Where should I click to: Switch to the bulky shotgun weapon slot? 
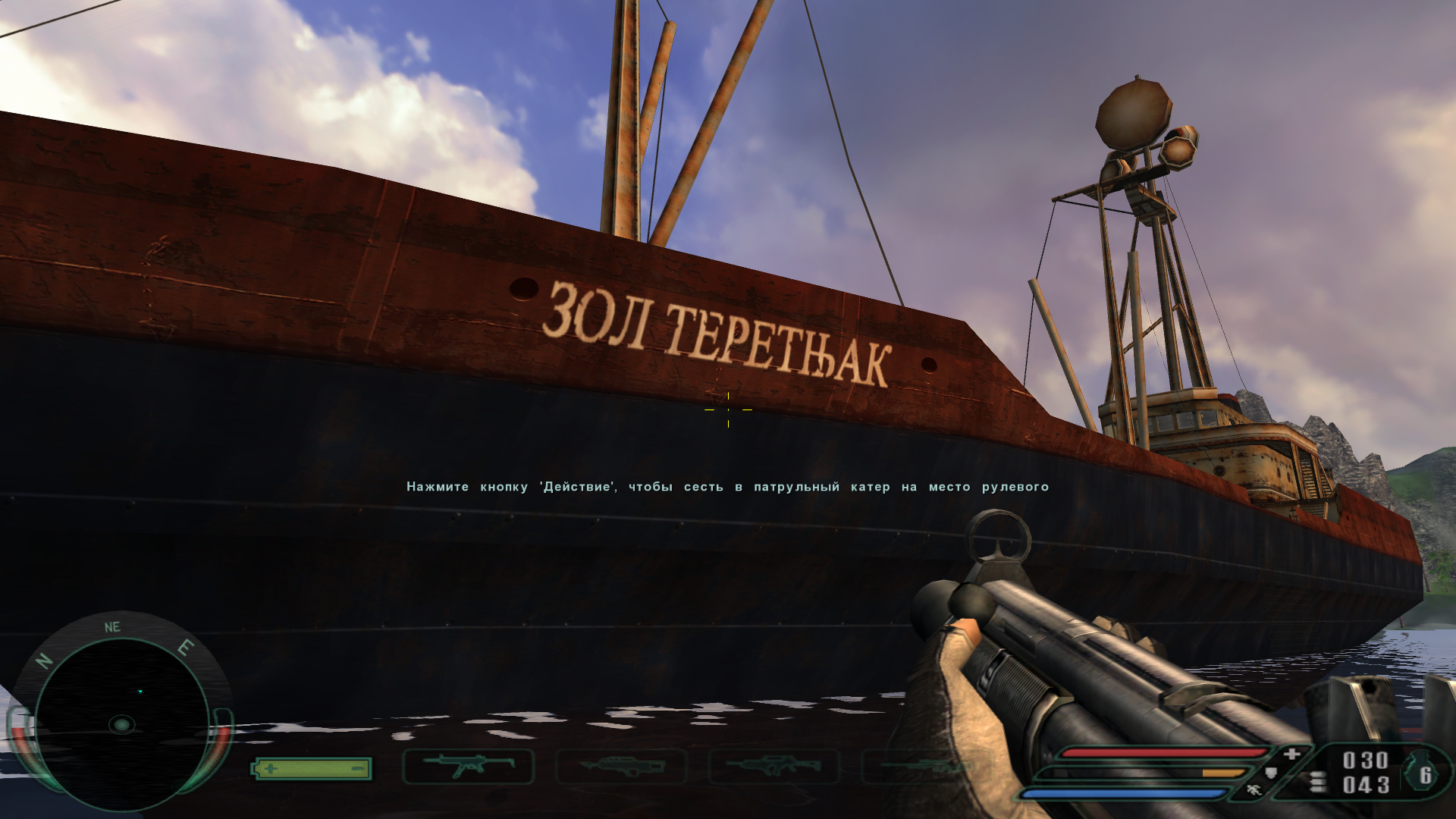click(x=621, y=766)
